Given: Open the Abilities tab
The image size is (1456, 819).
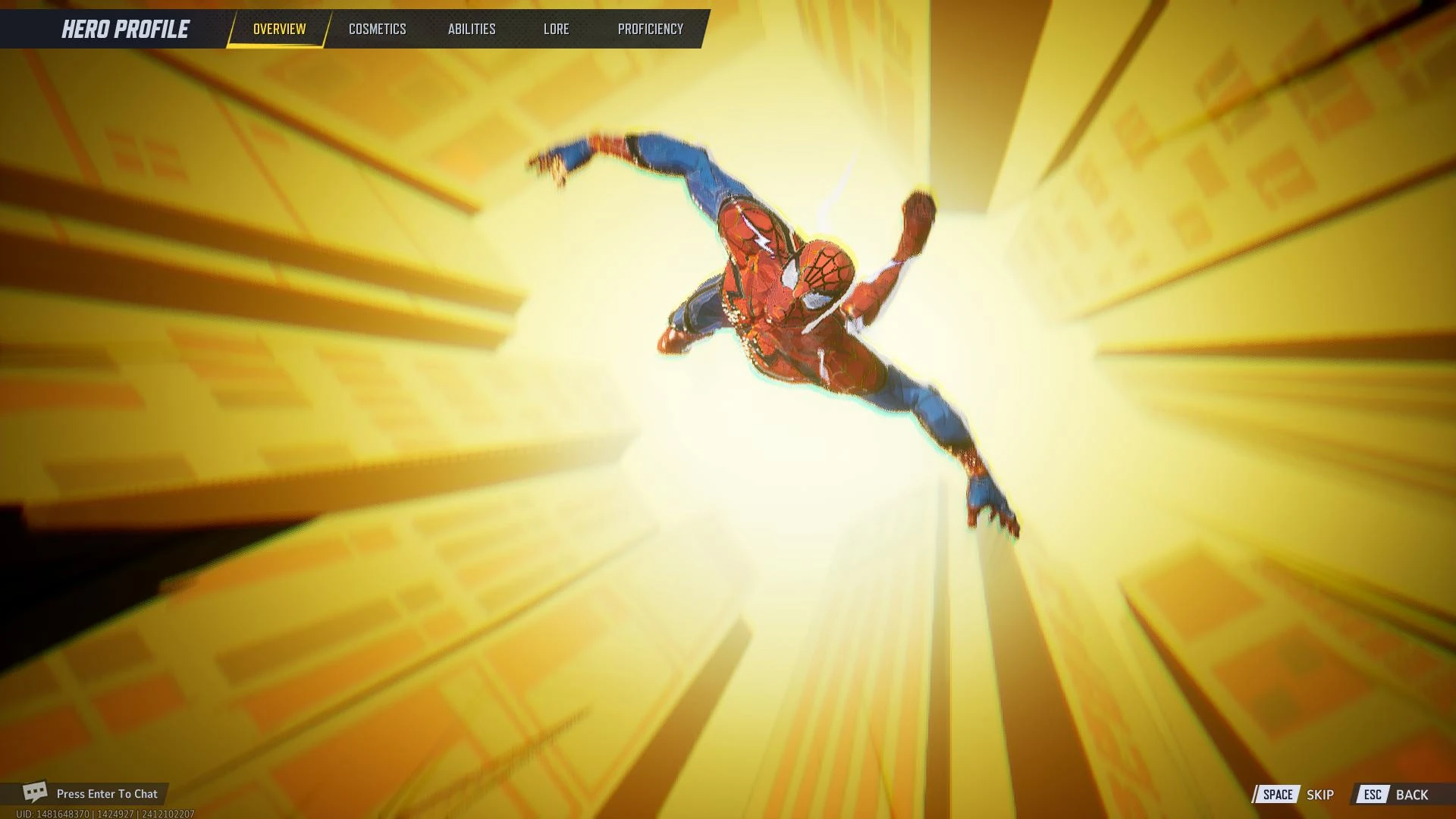Looking at the screenshot, I should (472, 29).
